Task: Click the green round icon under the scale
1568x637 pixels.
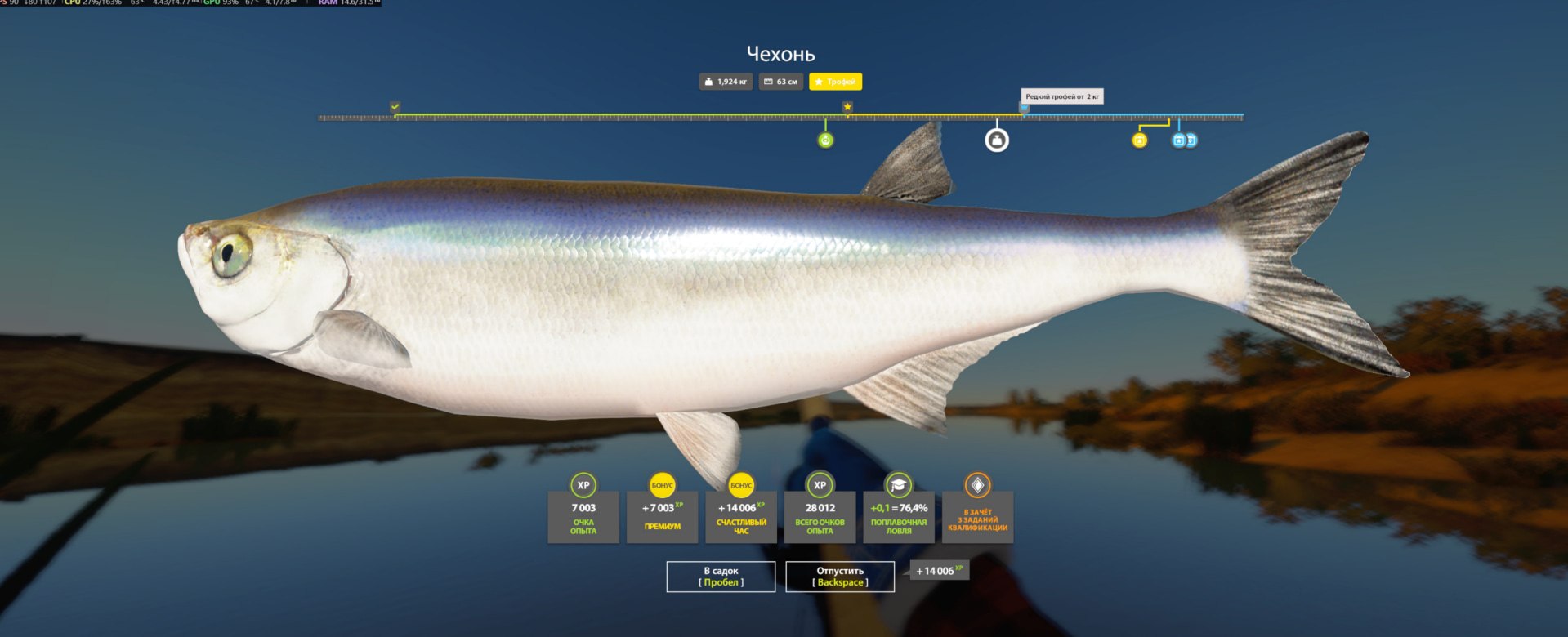Action: [x=825, y=140]
